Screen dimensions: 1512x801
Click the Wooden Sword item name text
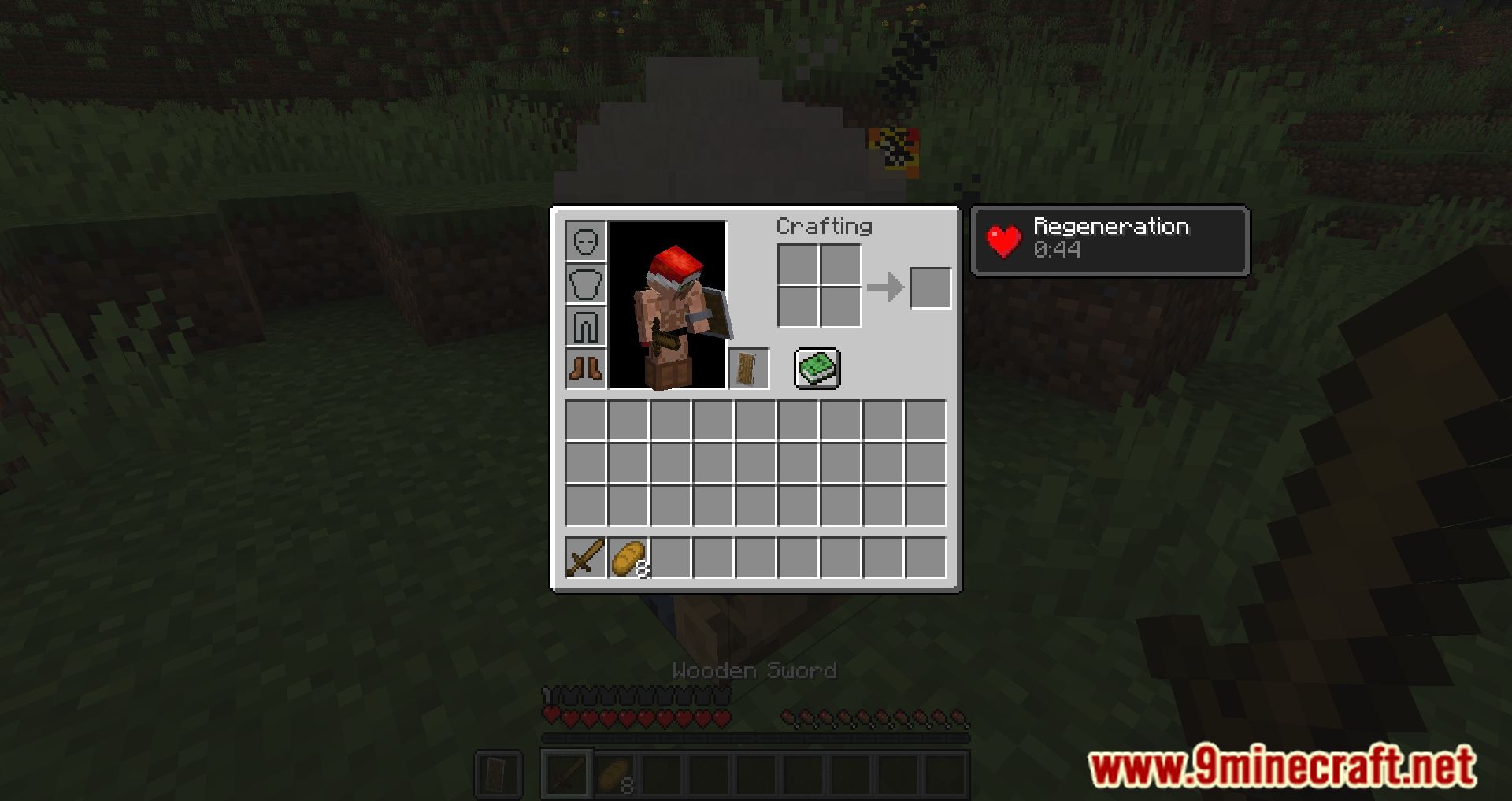pyautogui.click(x=754, y=670)
